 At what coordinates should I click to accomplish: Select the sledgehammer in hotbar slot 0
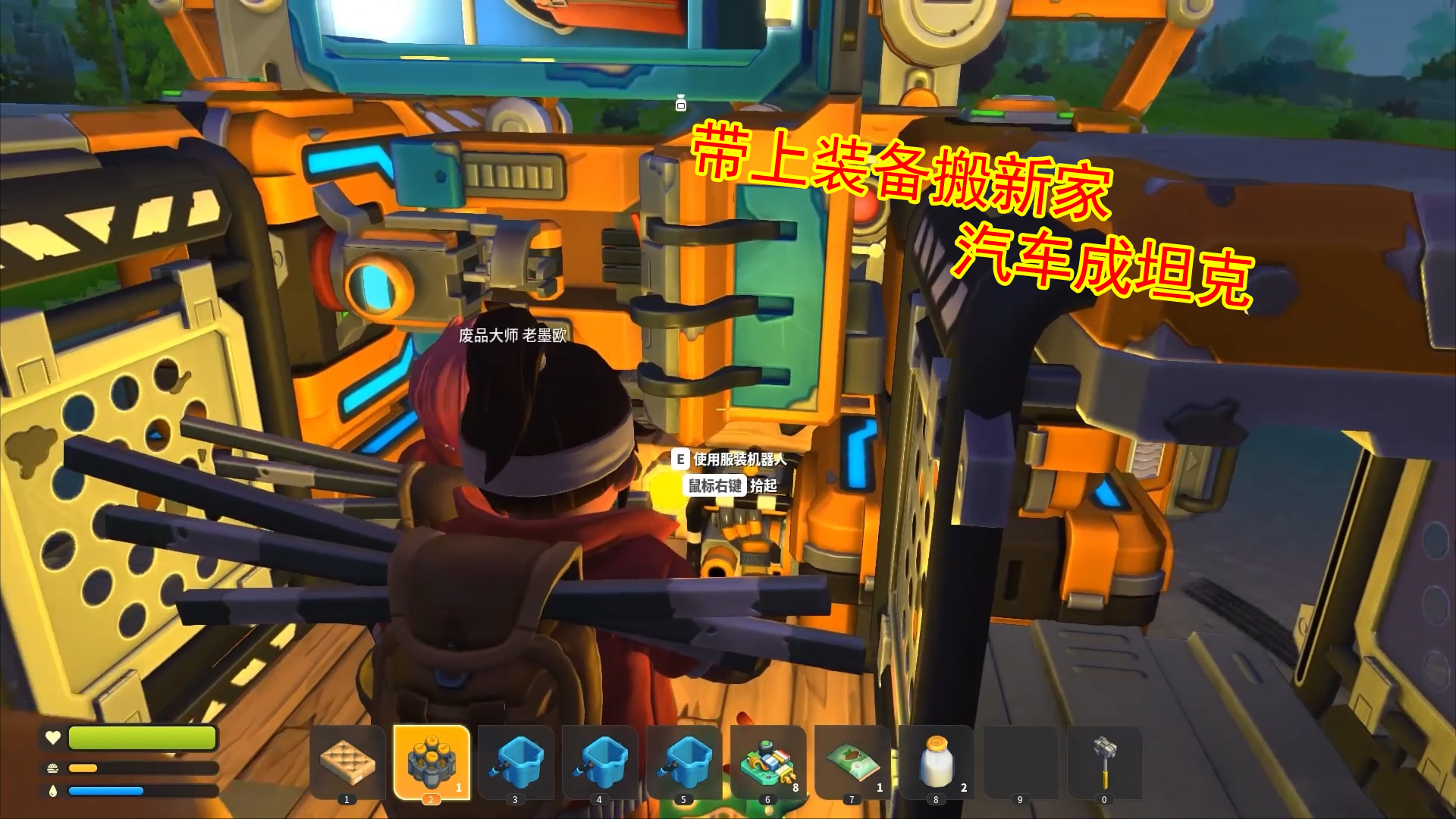click(1104, 762)
